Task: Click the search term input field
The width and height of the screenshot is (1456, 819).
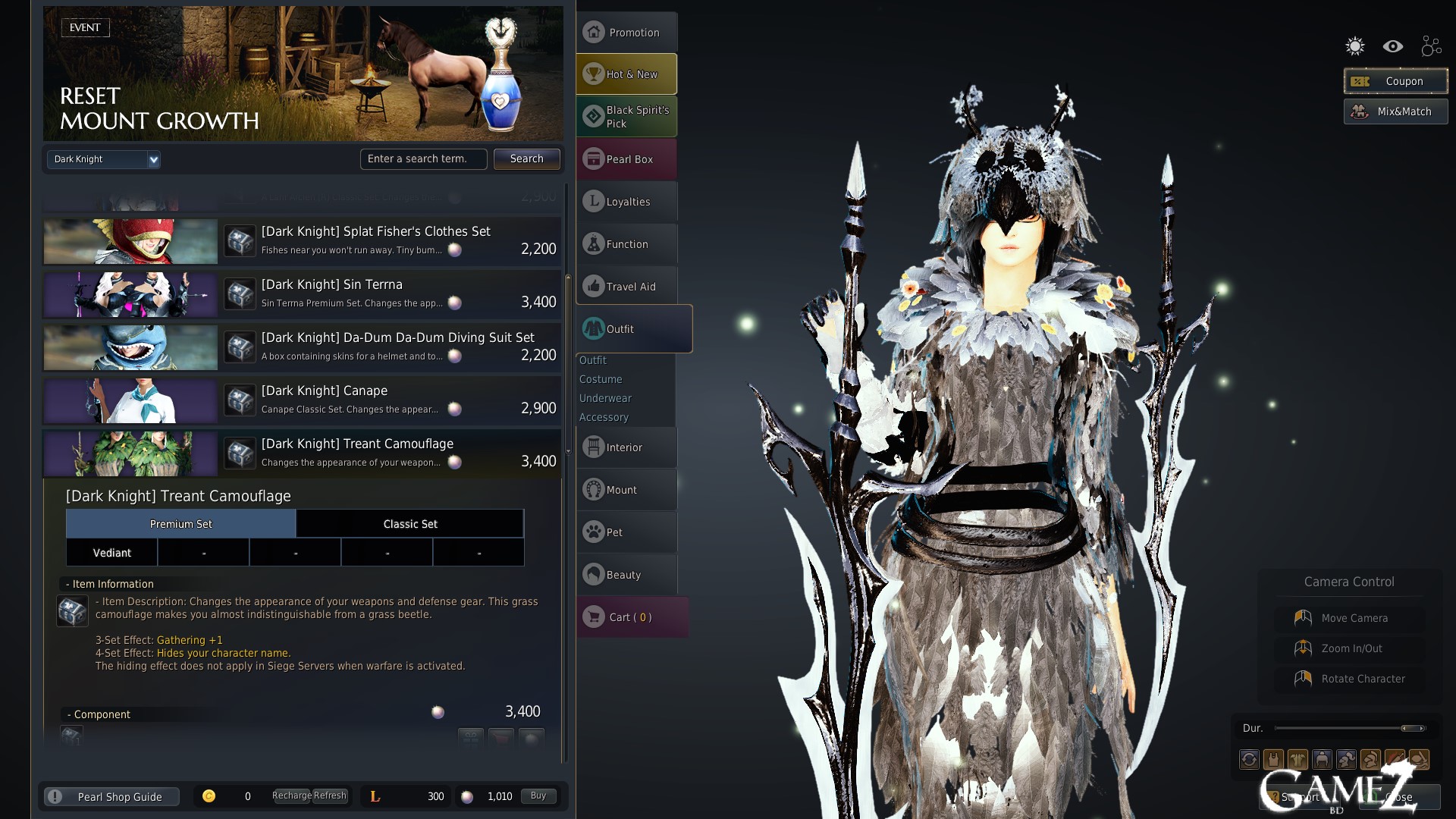Action: [x=423, y=158]
